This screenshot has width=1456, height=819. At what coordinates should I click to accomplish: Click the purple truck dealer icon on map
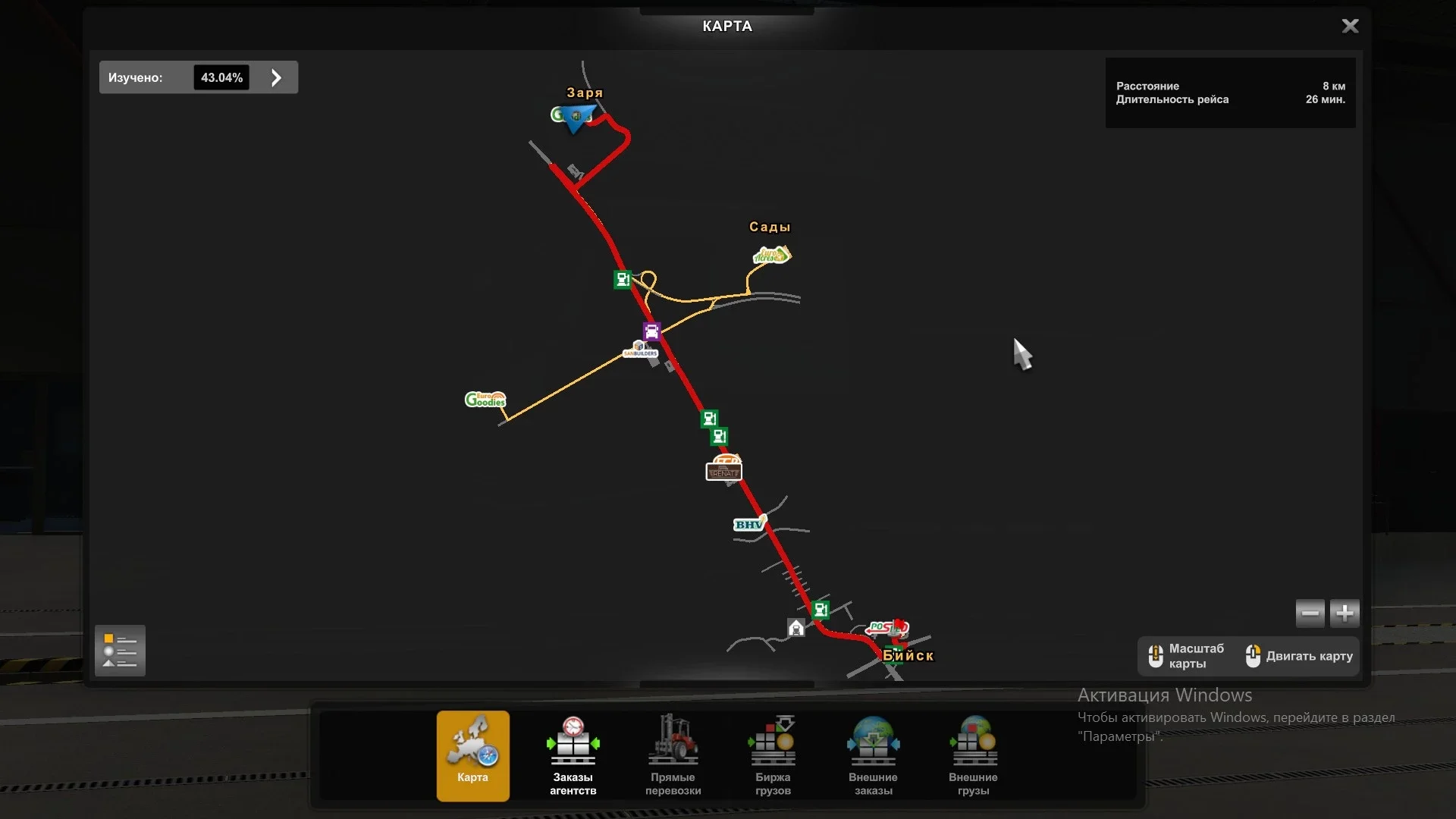(x=651, y=330)
